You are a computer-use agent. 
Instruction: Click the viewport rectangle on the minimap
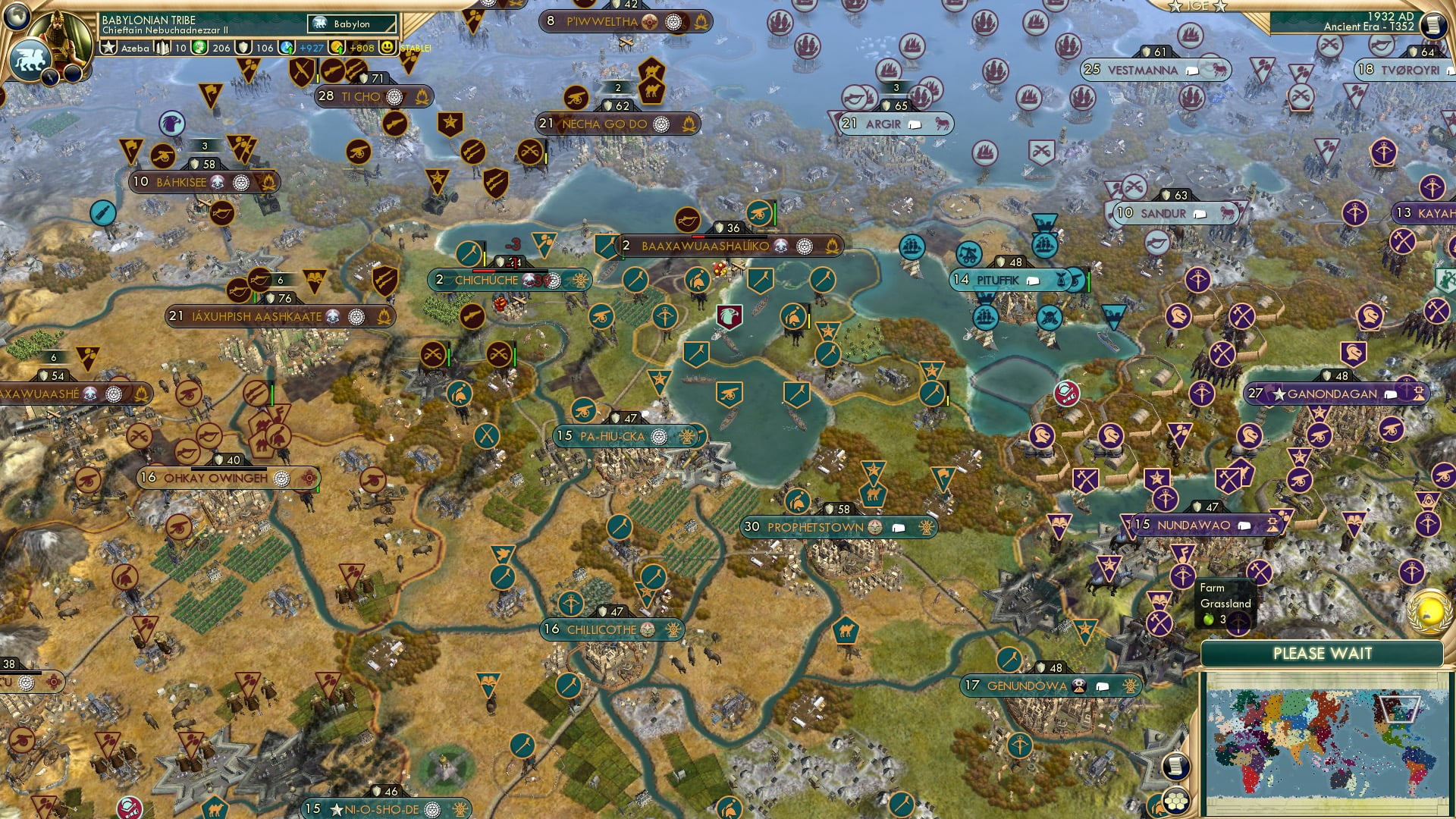click(1400, 709)
